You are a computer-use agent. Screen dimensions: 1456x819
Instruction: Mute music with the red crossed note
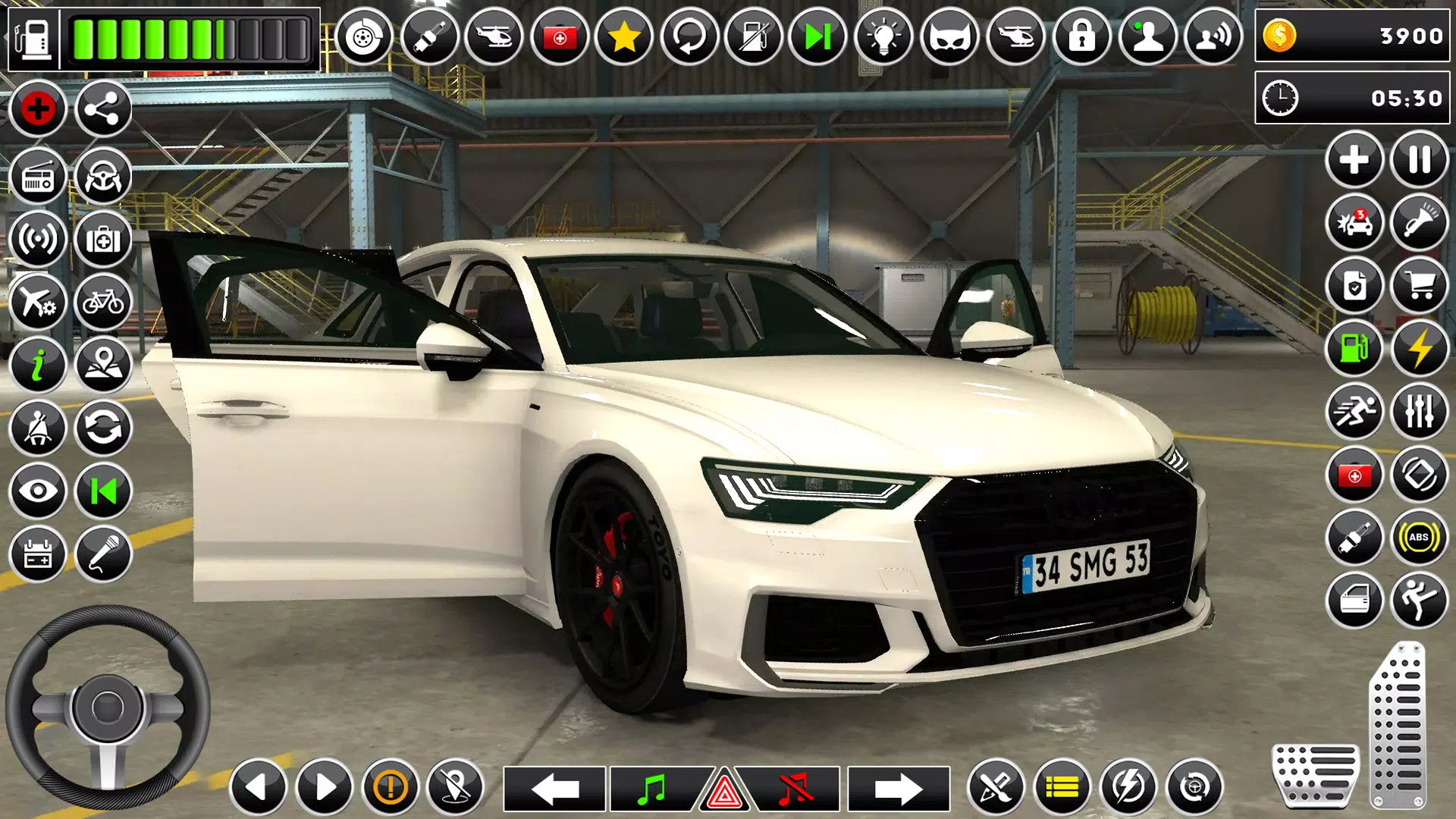coord(795,789)
